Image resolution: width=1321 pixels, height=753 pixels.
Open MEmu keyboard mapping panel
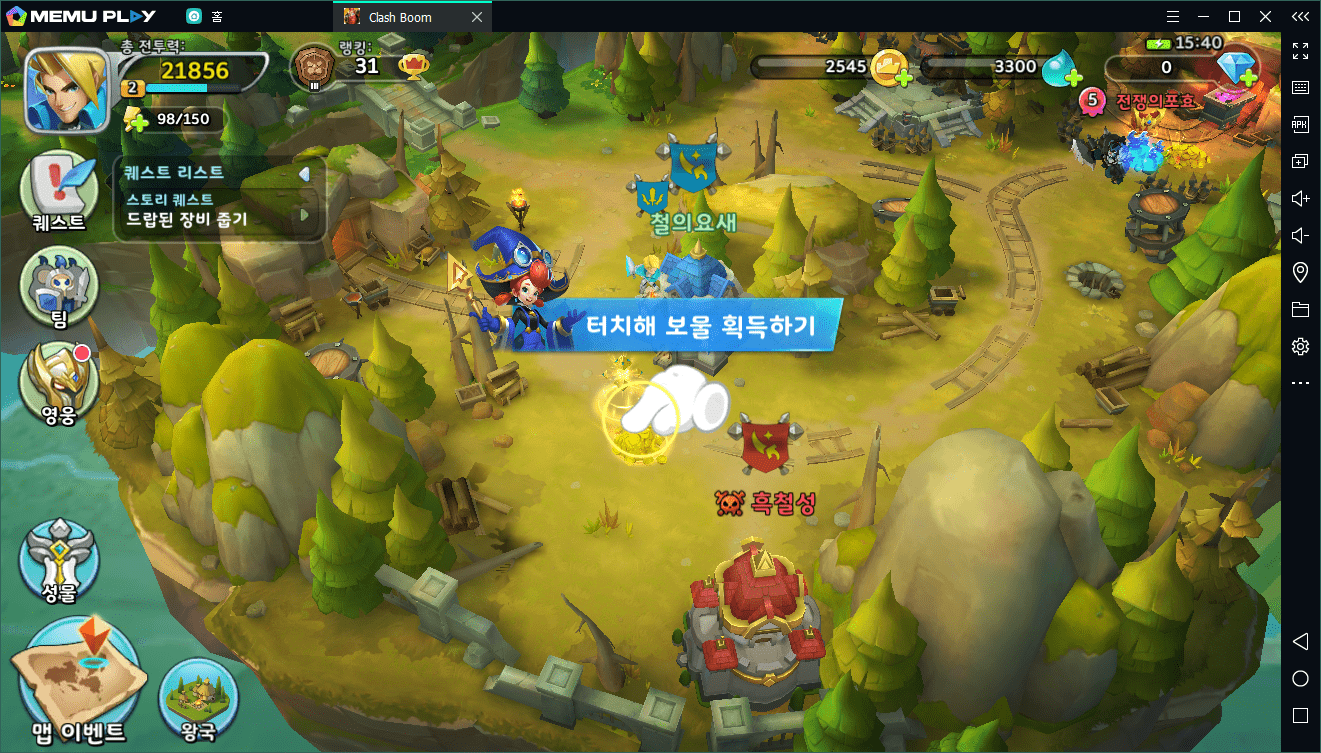pos(1300,87)
